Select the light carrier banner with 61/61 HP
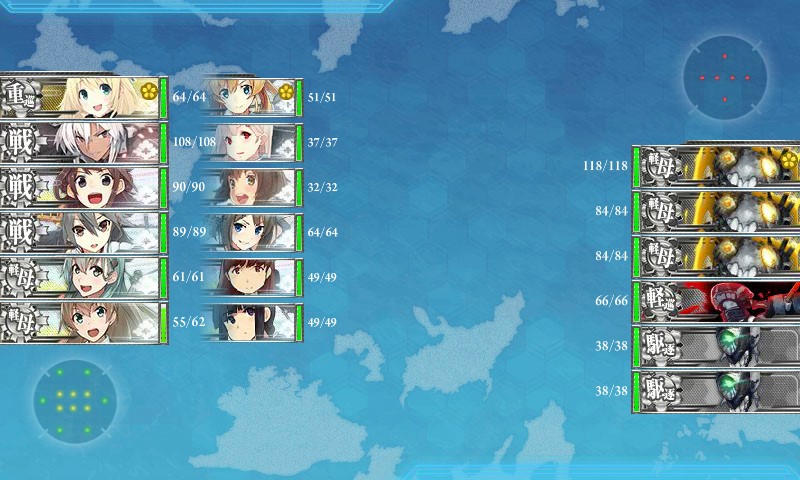The image size is (800, 480). click(83, 277)
